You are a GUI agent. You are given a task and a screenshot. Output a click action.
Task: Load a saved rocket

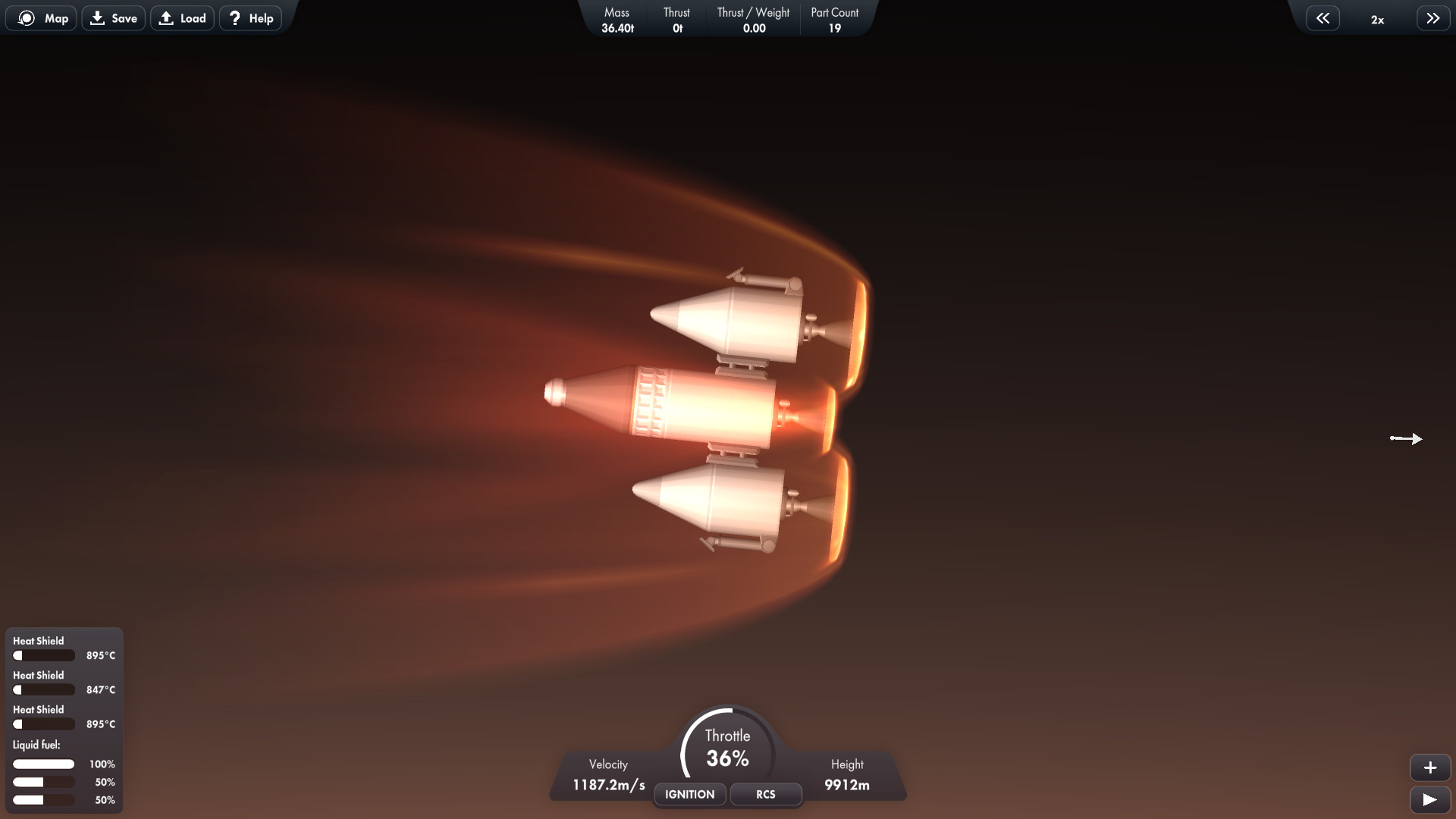(182, 17)
